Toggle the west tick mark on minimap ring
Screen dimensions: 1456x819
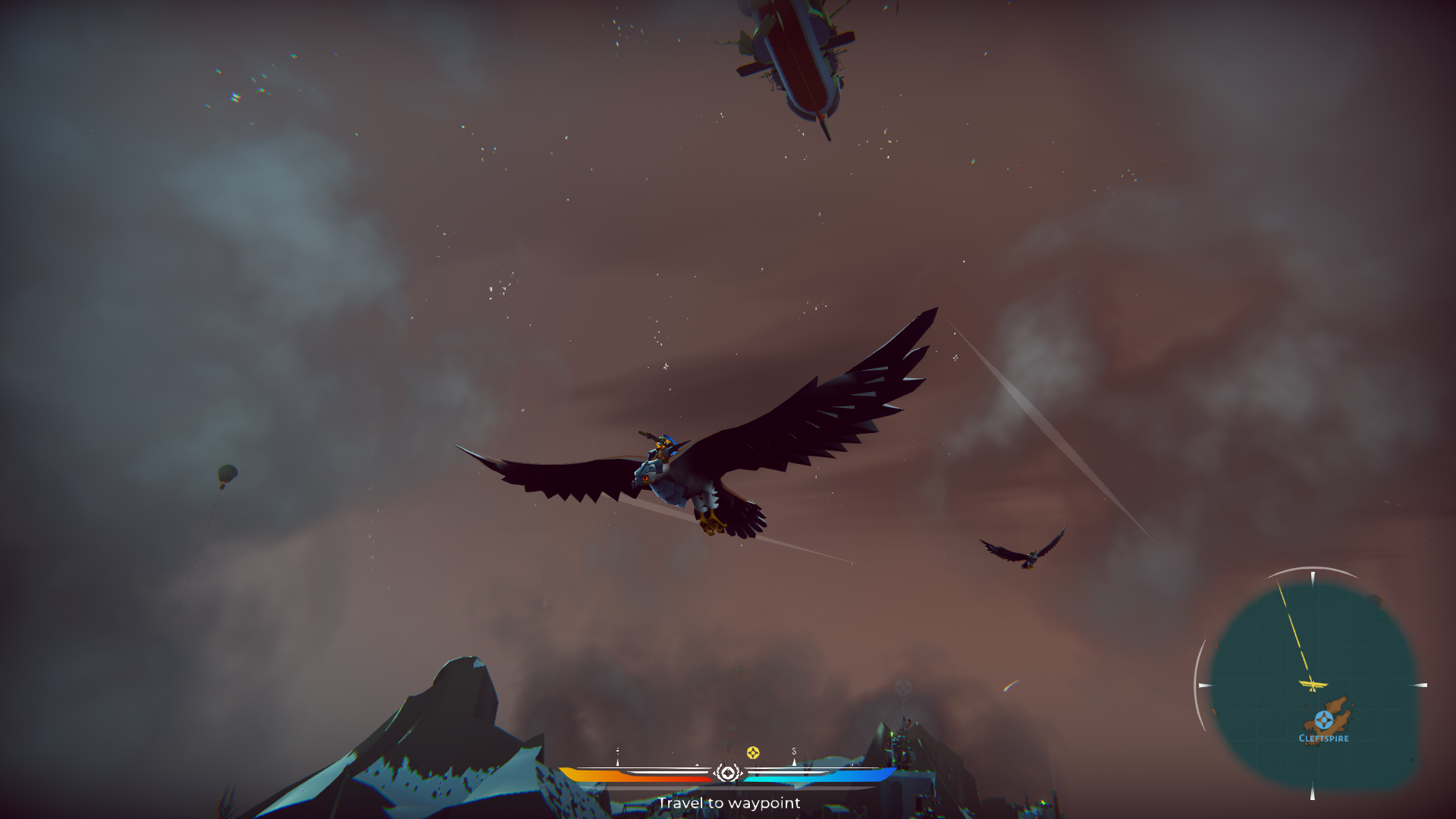[1206, 685]
